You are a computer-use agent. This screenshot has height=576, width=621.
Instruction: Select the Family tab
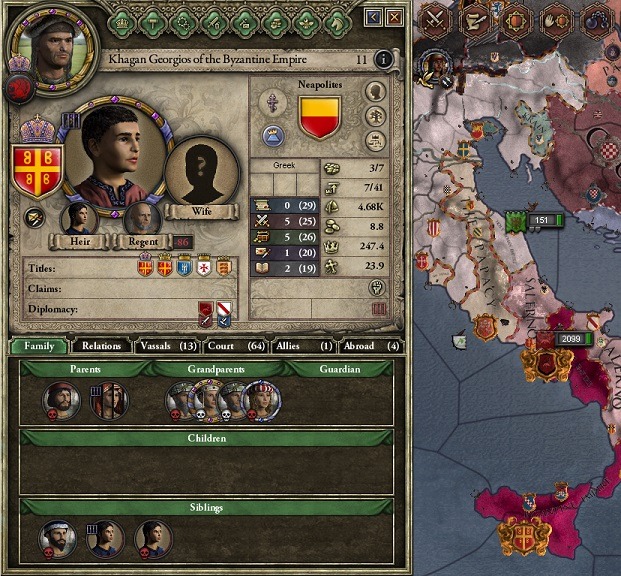[40, 346]
